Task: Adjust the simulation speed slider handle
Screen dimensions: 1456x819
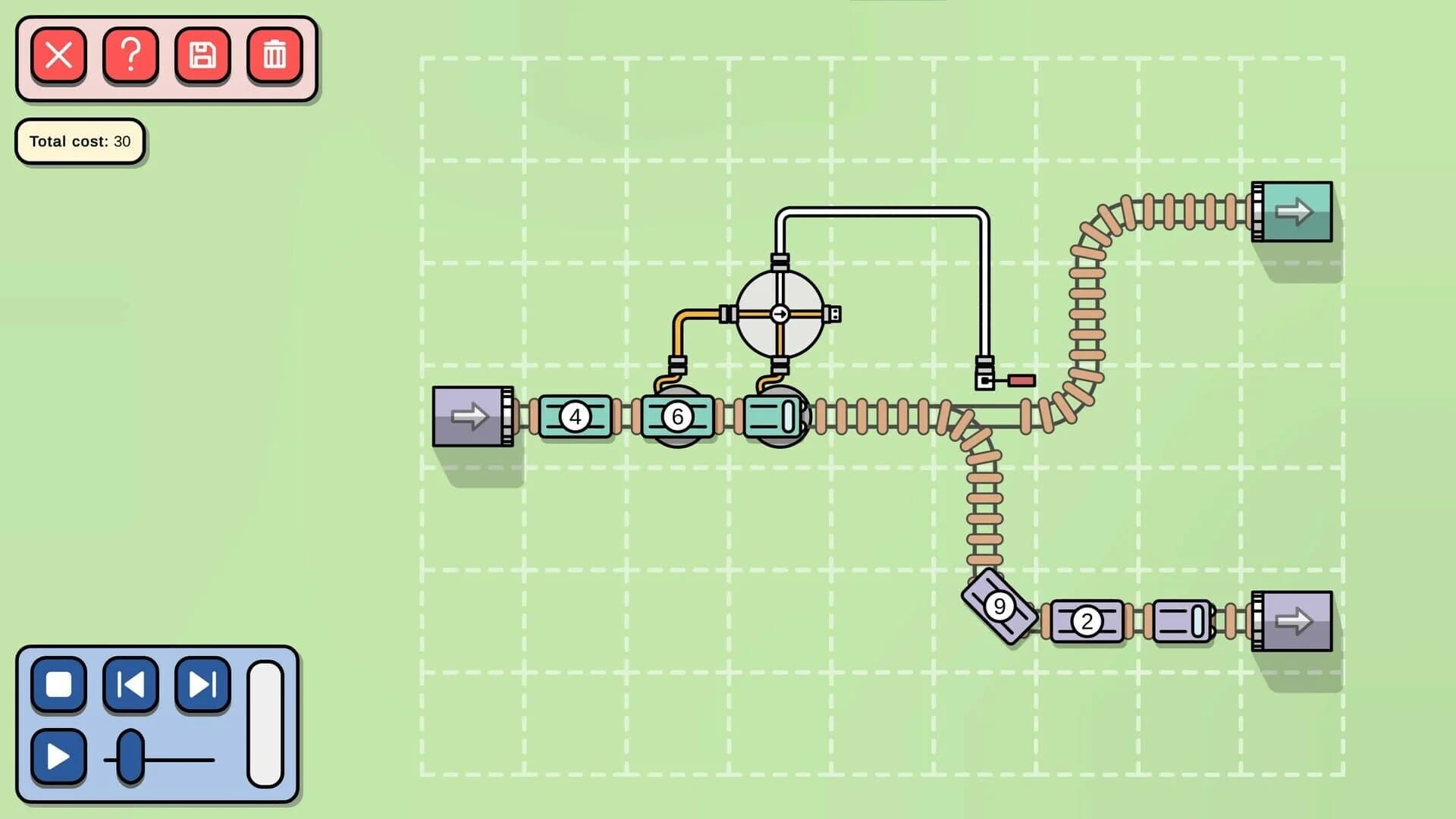Action: pos(130,757)
